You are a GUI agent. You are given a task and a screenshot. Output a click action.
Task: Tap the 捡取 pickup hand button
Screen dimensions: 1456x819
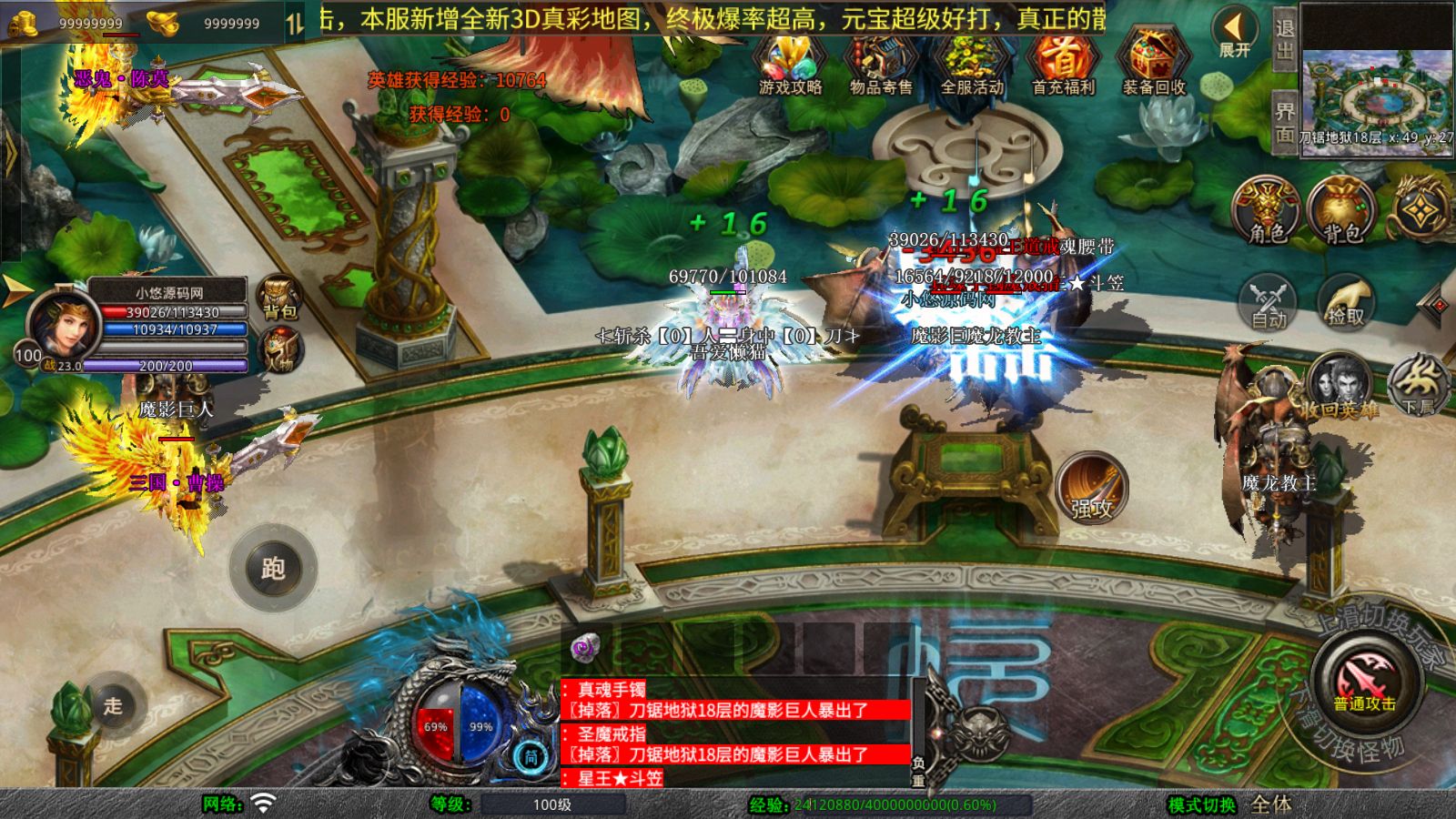point(1346,302)
